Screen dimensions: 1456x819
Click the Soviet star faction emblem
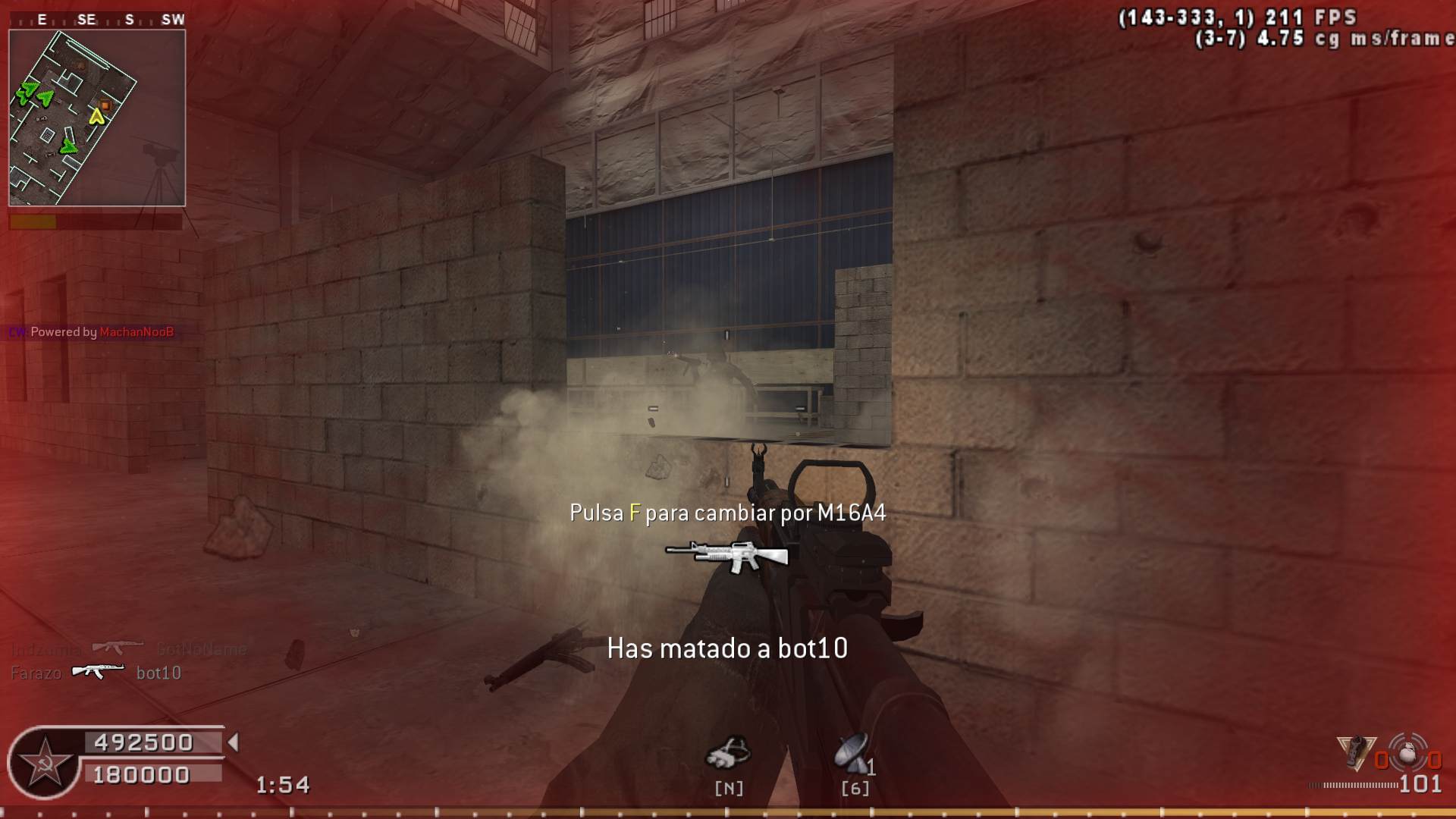point(45,763)
